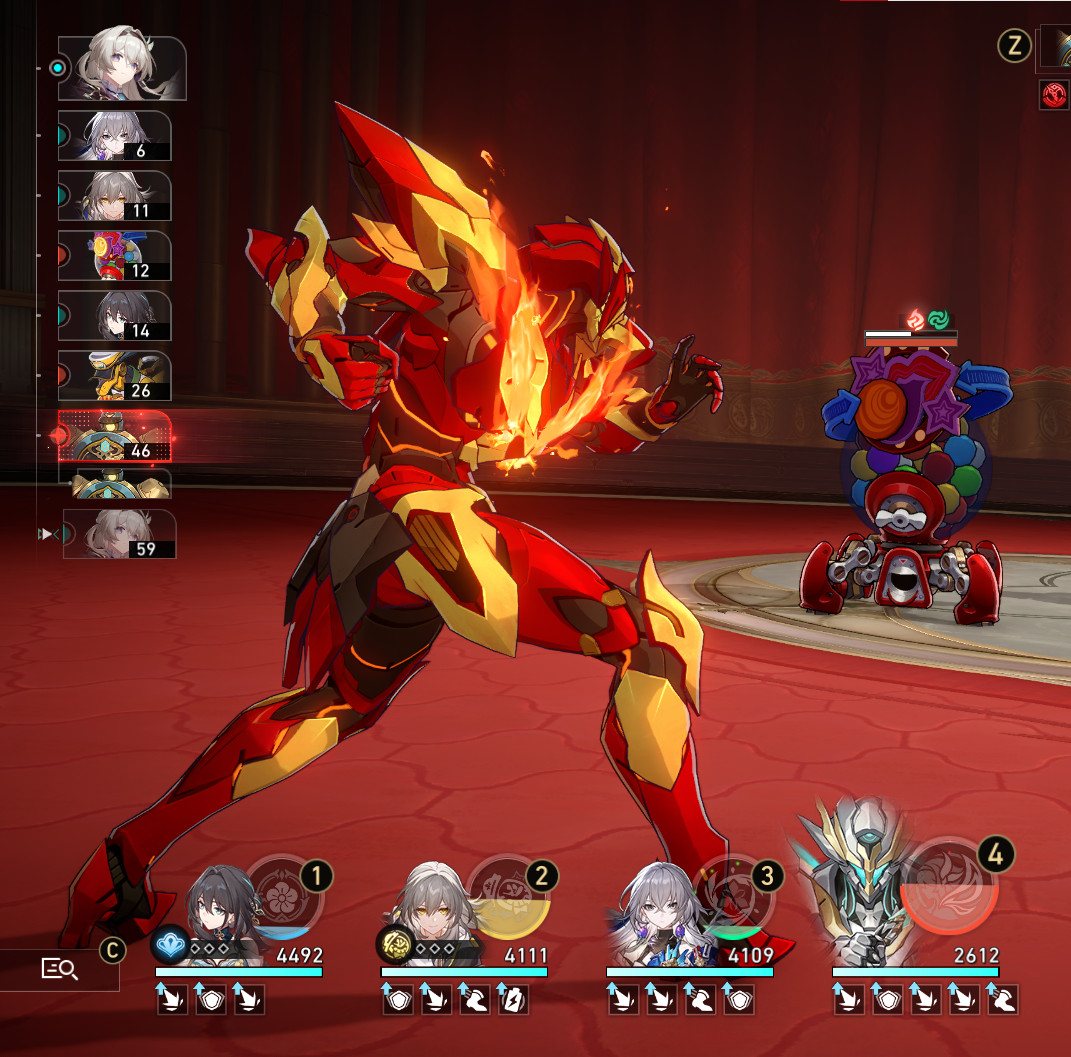Viewport: 1071px width, 1057px height.
Task: Select the turn order portrait marked 6
Action: pyautogui.click(x=114, y=136)
